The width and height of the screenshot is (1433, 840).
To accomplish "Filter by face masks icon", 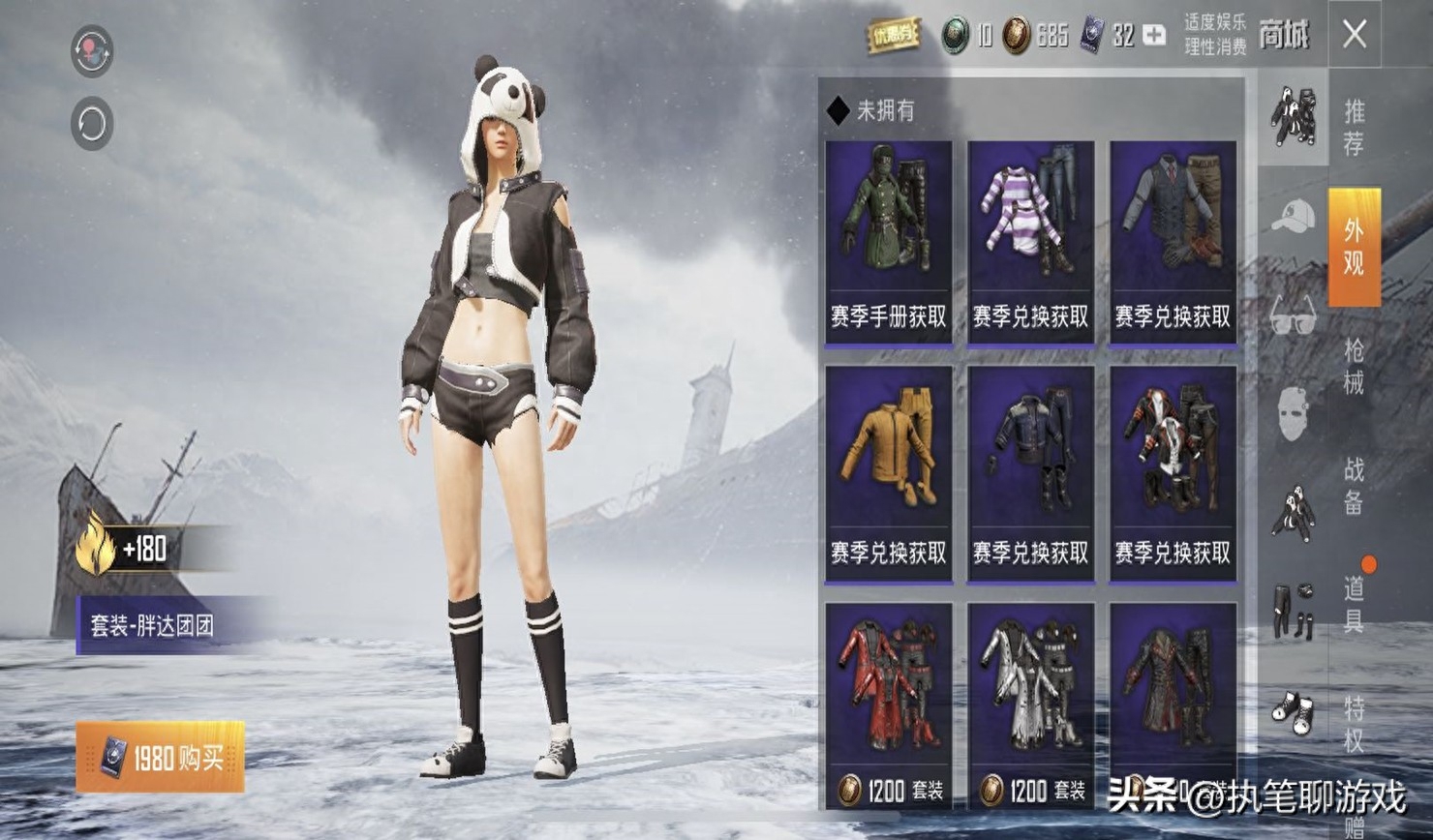I will [x=1293, y=414].
